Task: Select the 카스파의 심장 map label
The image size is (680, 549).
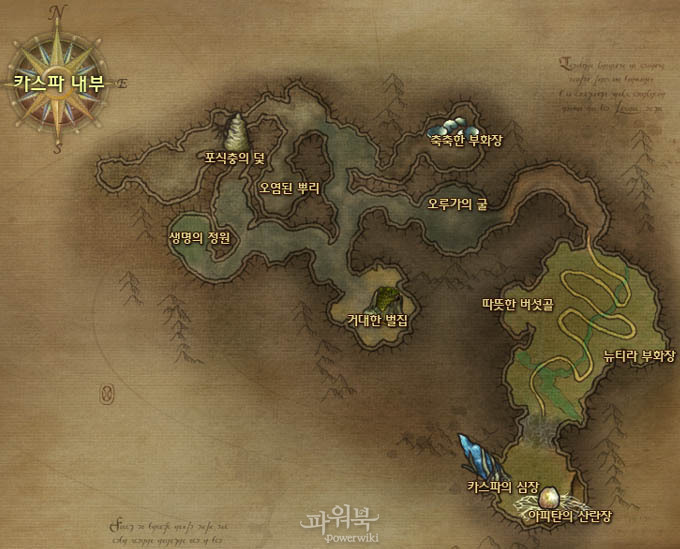Action: [504, 486]
